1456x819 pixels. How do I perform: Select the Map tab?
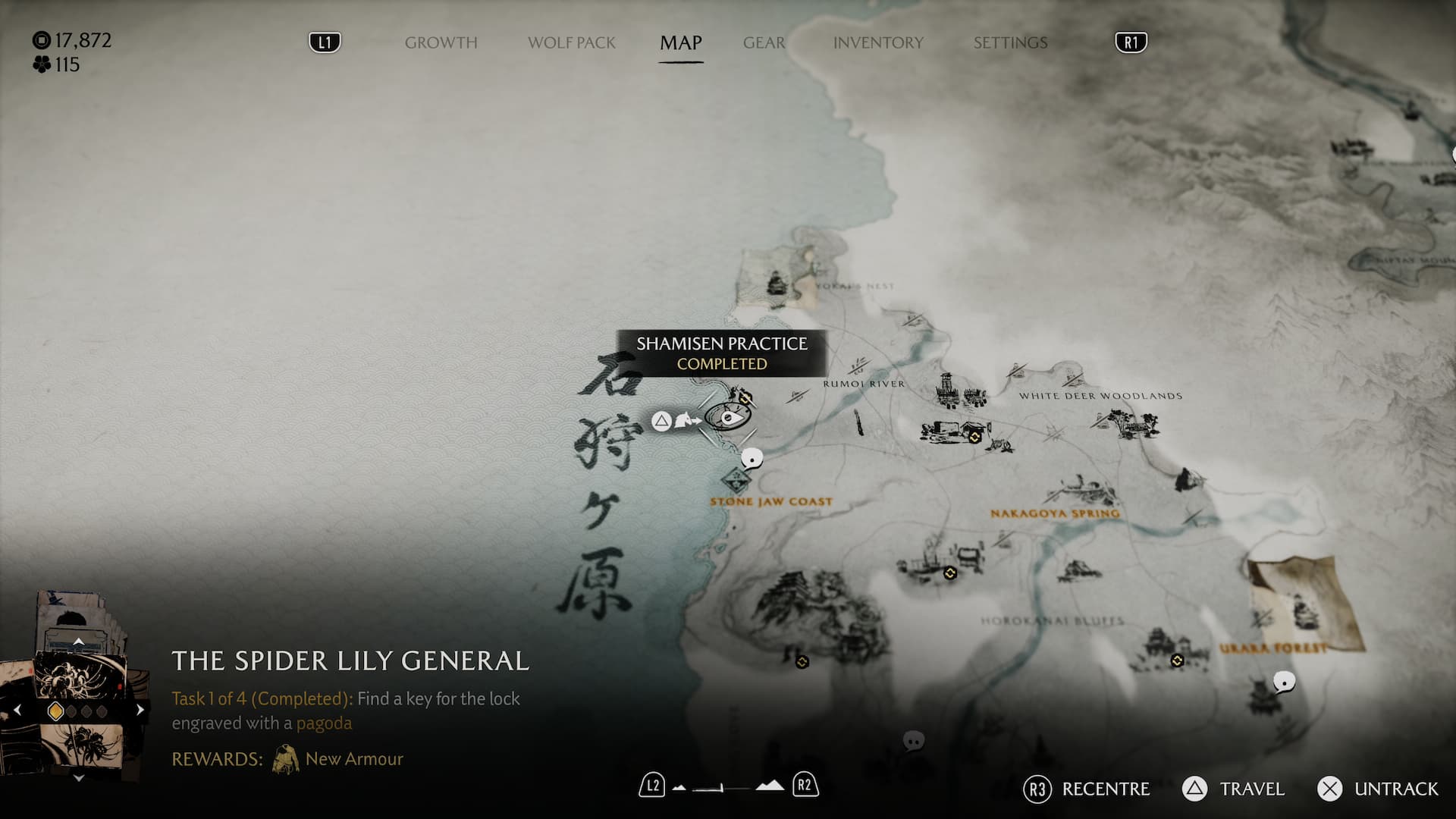(x=680, y=42)
